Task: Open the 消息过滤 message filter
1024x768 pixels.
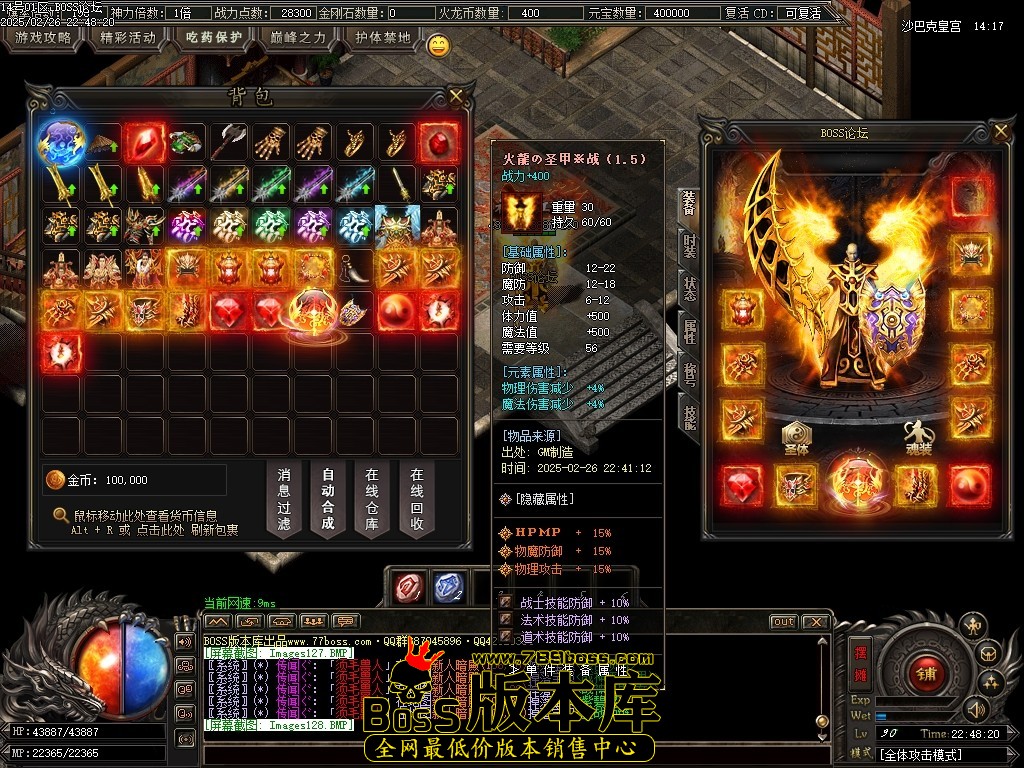Action: click(284, 497)
